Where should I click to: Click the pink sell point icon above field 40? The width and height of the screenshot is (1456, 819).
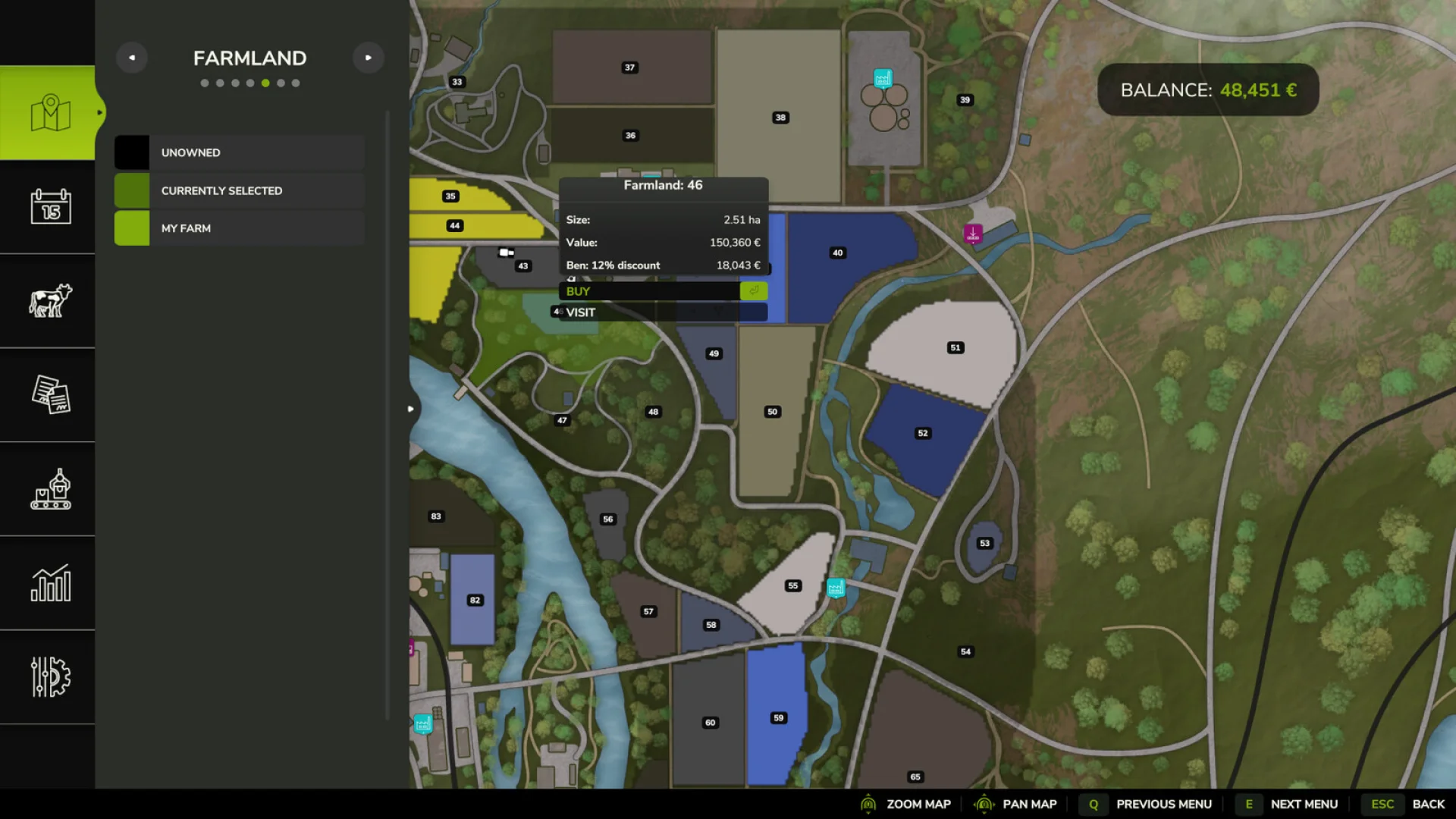972,234
